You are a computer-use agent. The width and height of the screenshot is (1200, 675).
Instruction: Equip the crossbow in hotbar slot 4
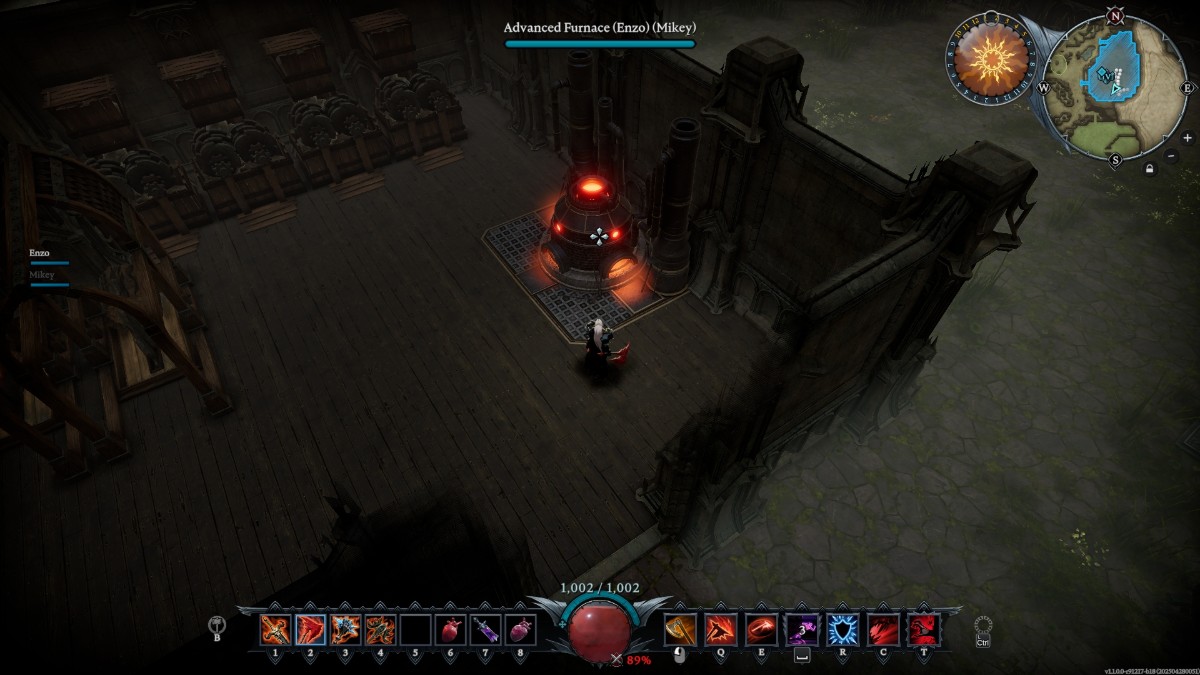coord(381,629)
